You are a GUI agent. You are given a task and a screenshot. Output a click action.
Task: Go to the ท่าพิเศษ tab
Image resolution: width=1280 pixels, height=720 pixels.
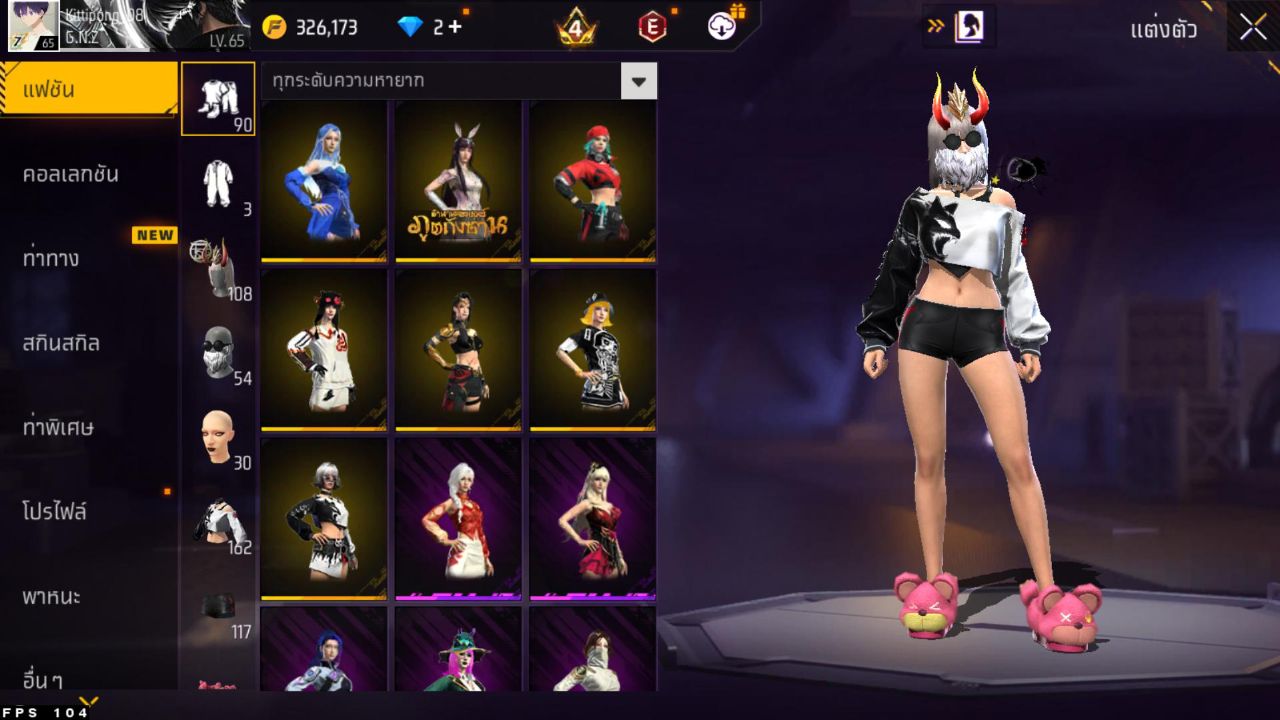click(x=58, y=427)
